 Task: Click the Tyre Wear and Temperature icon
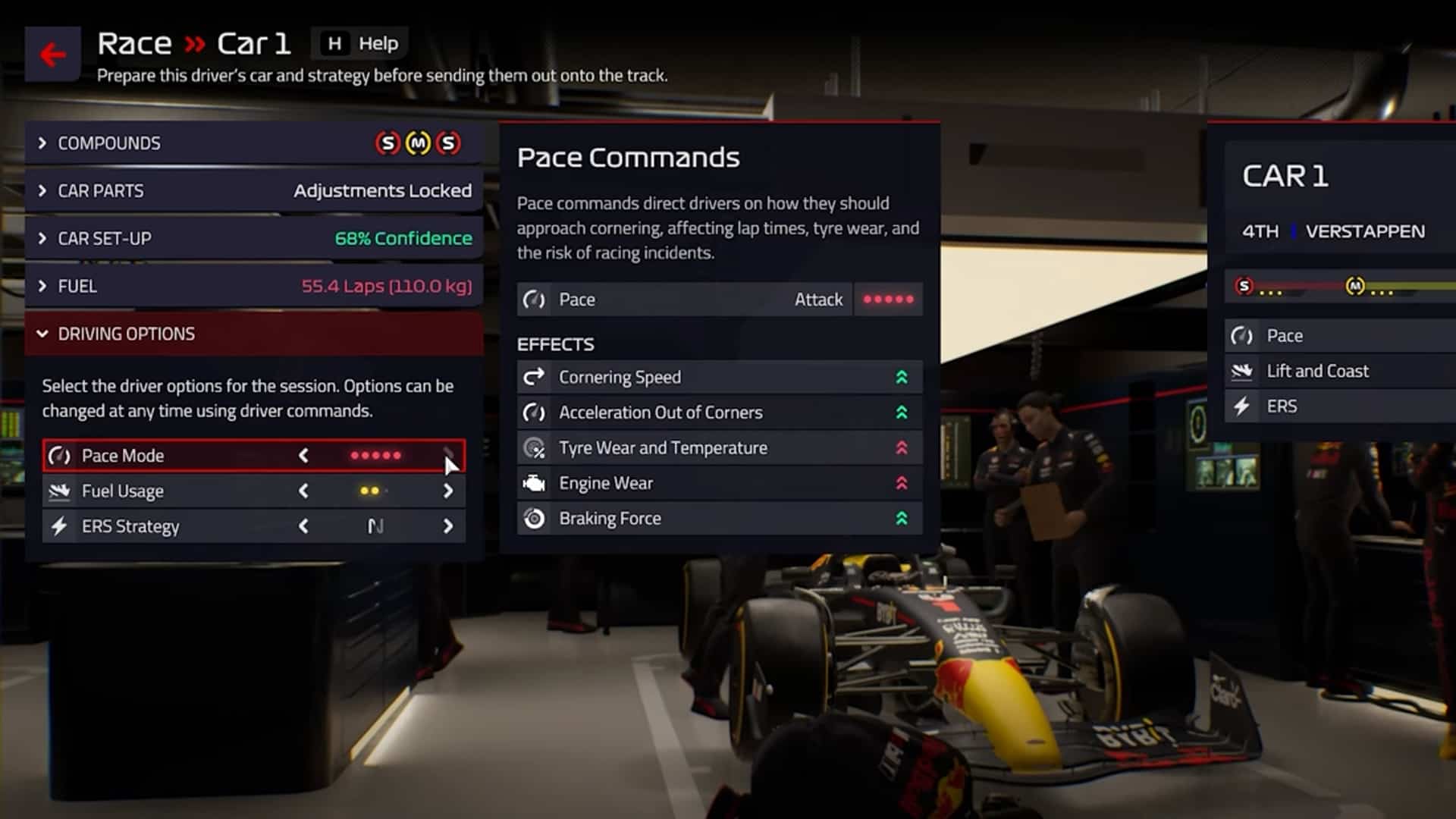(x=535, y=447)
